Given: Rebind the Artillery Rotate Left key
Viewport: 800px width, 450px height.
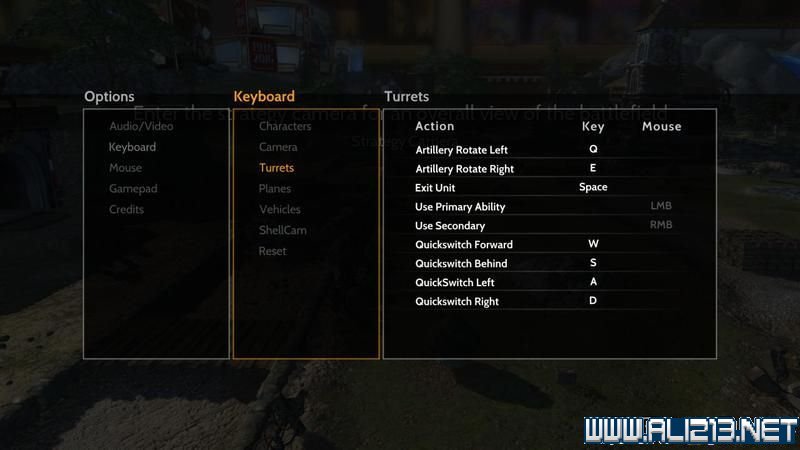Looking at the screenshot, I should [593, 149].
